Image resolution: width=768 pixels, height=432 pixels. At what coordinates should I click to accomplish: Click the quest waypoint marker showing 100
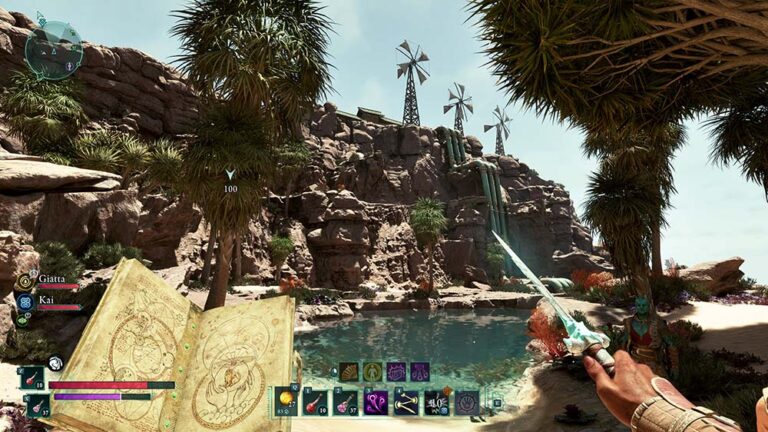[x=230, y=176]
